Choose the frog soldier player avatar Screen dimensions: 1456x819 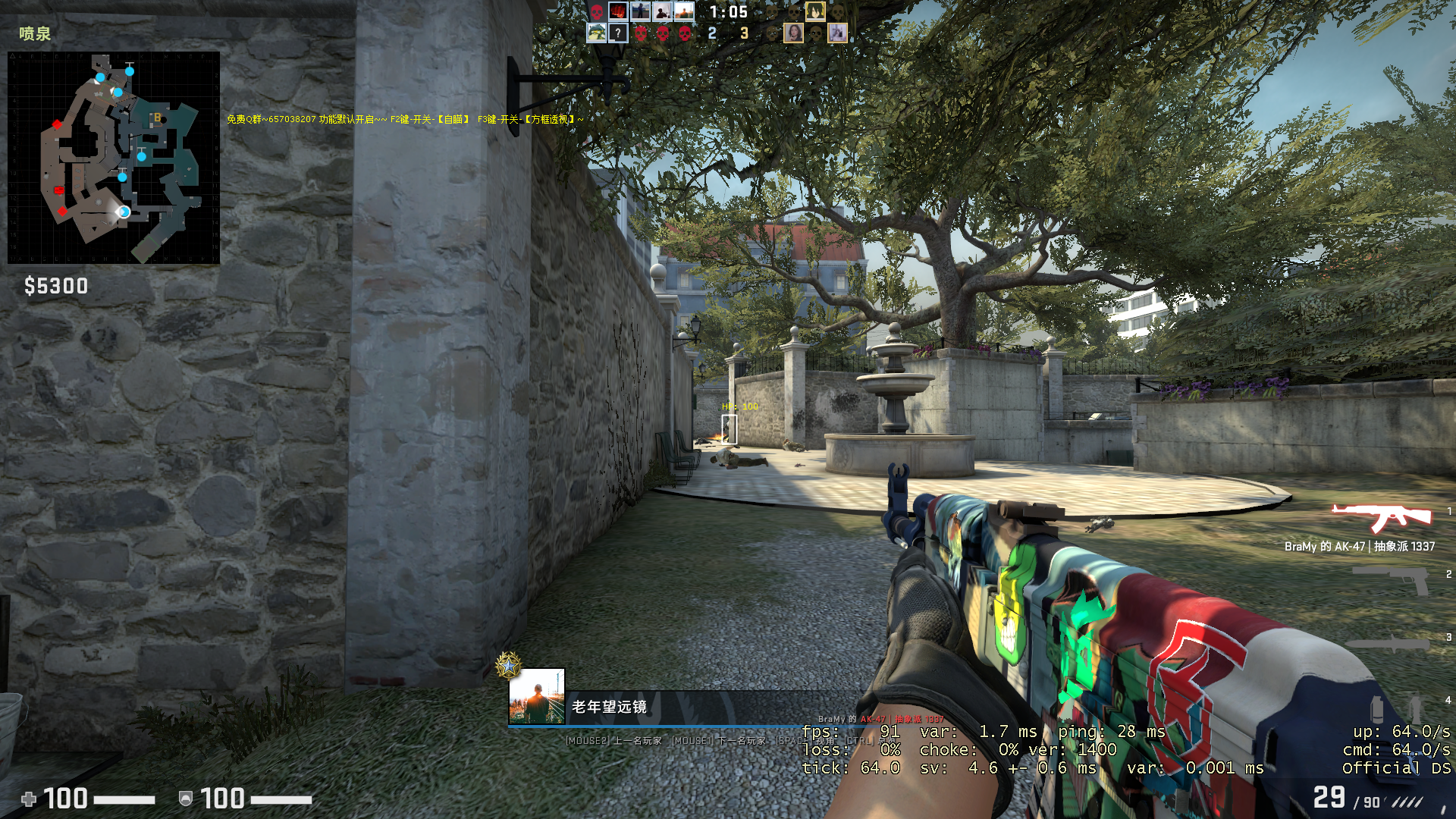pos(597,33)
